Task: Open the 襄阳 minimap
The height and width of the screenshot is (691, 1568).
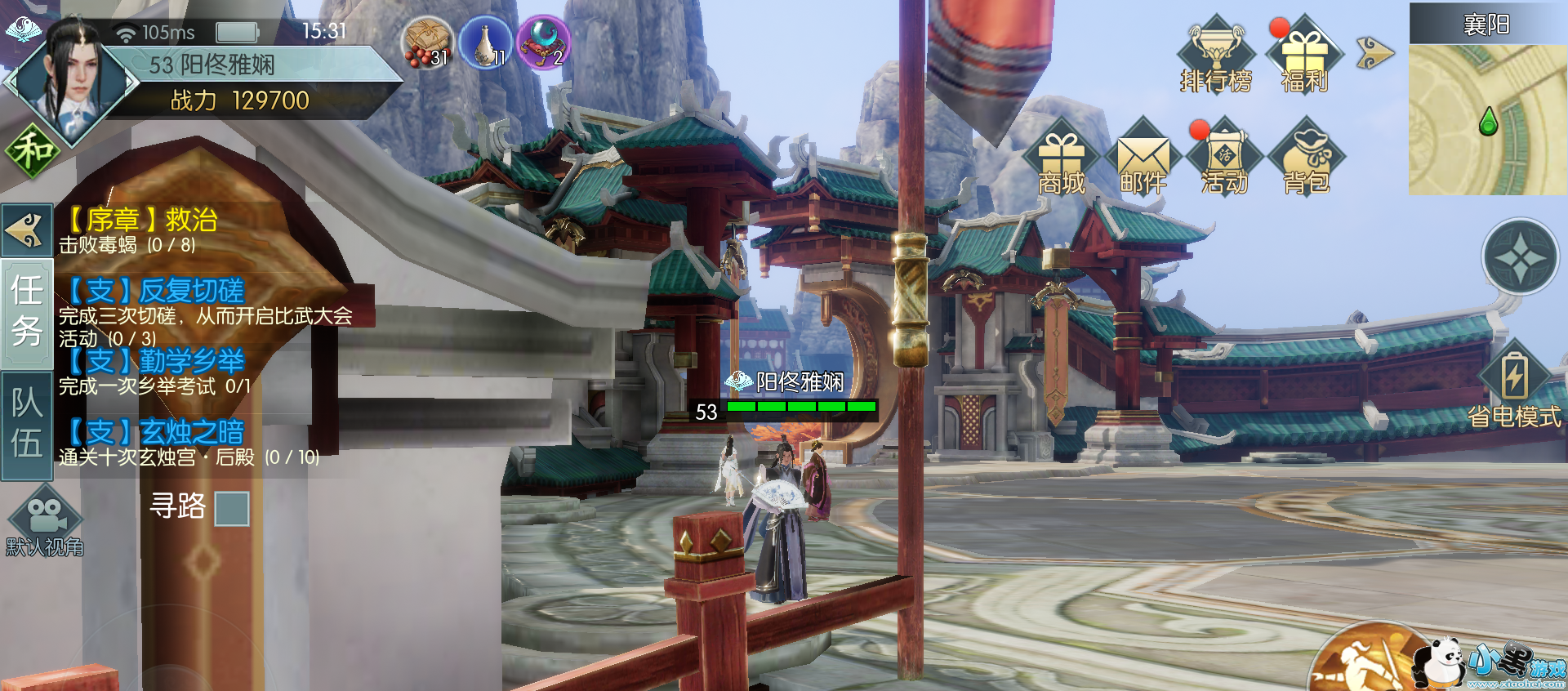Action: point(1487,118)
